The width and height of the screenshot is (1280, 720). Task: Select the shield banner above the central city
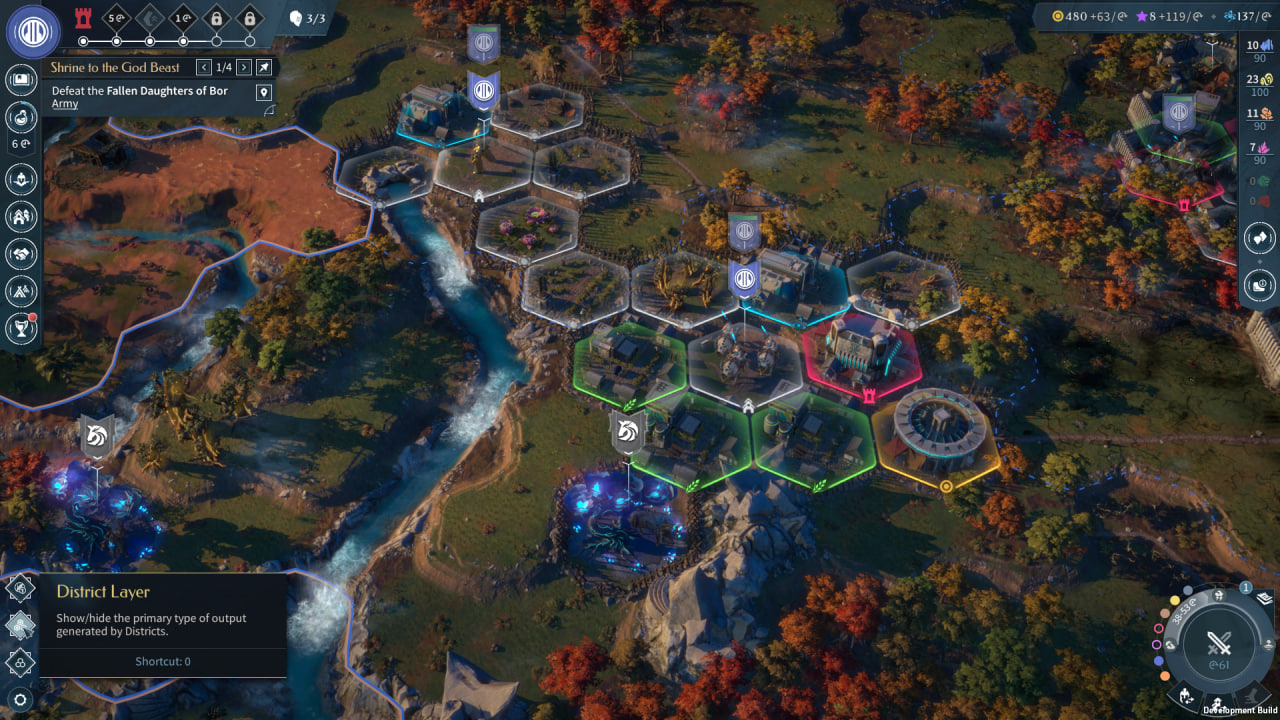744,279
